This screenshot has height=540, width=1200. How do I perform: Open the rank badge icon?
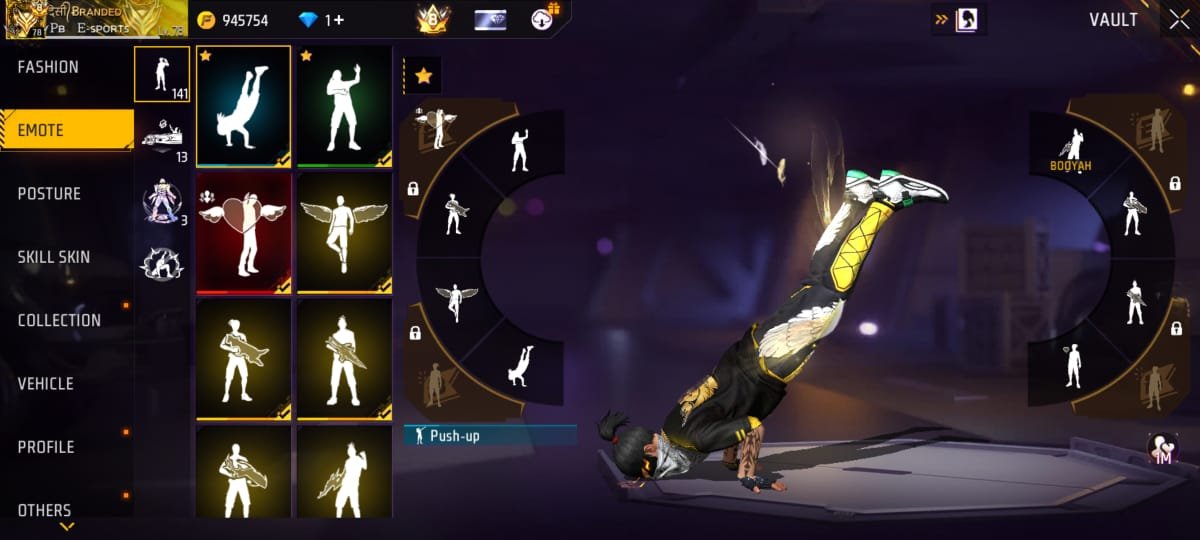coord(433,19)
